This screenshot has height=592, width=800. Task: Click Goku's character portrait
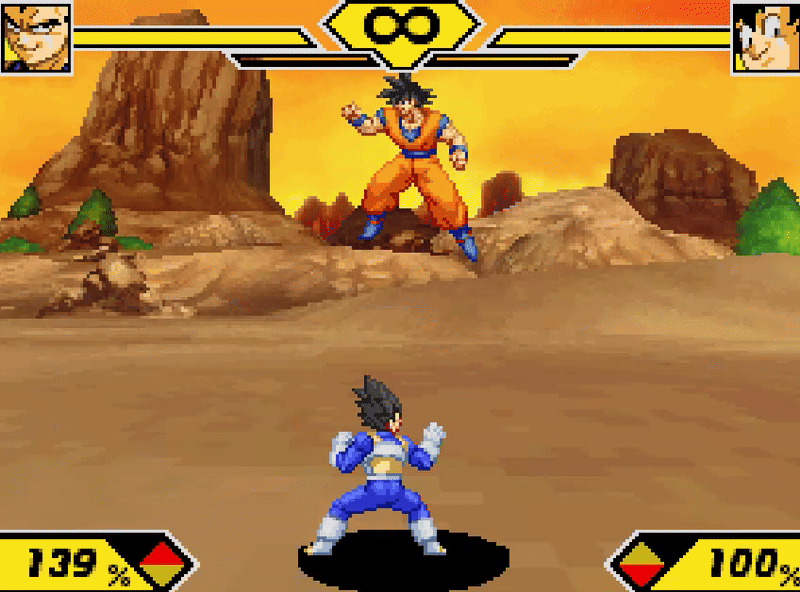[765, 37]
